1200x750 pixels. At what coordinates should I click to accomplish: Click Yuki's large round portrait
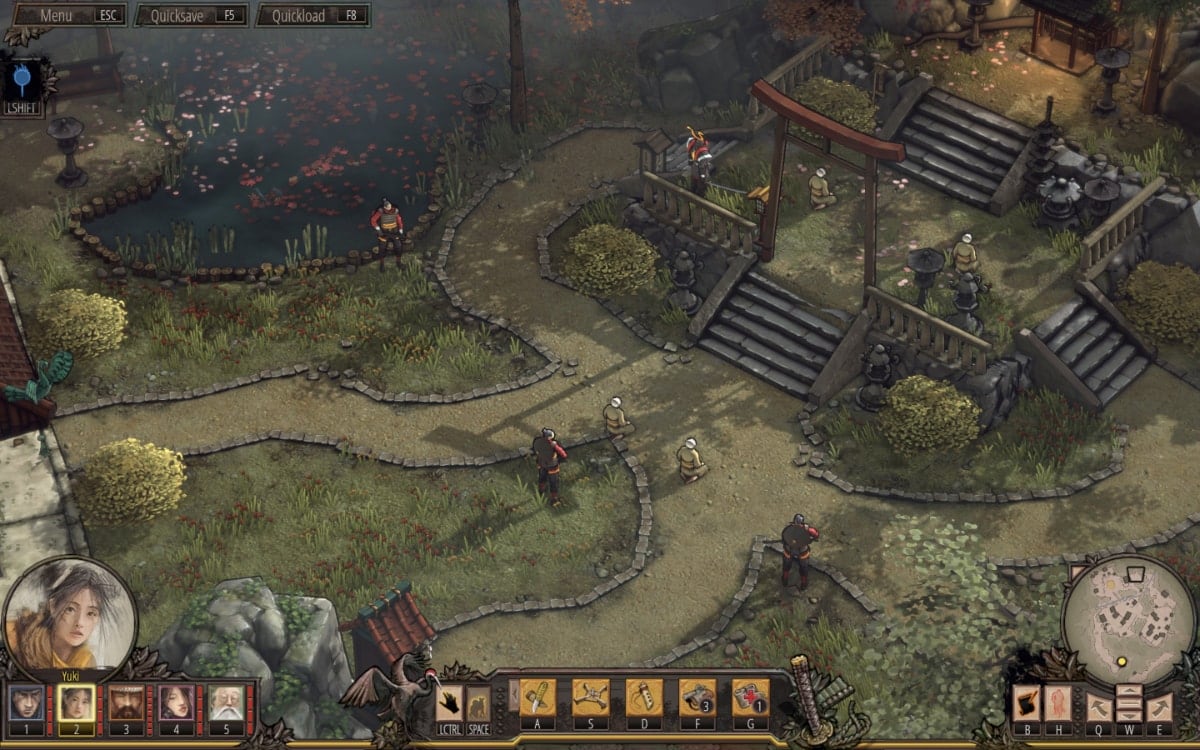[70, 614]
